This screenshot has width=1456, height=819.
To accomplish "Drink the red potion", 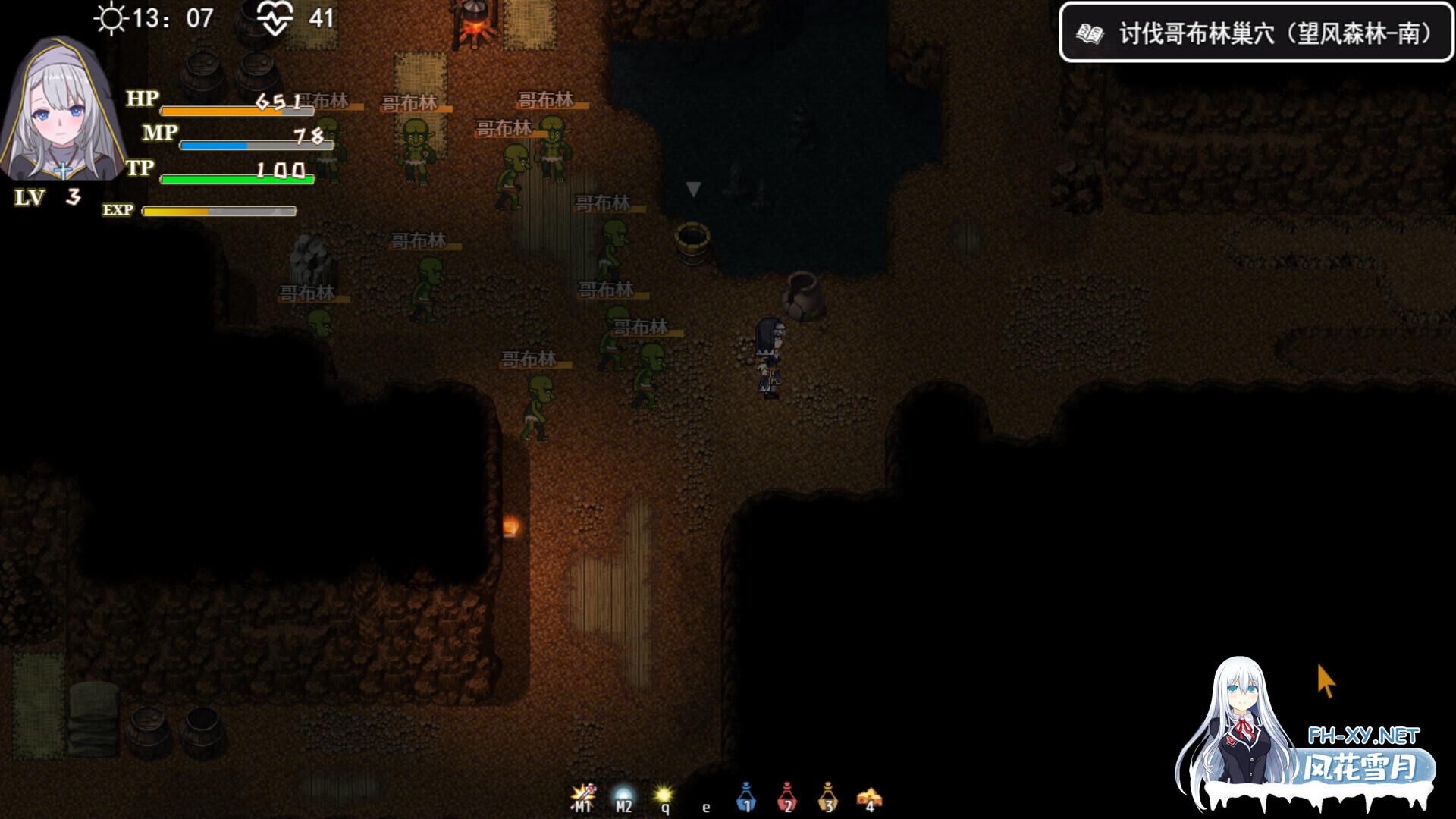I will [787, 797].
